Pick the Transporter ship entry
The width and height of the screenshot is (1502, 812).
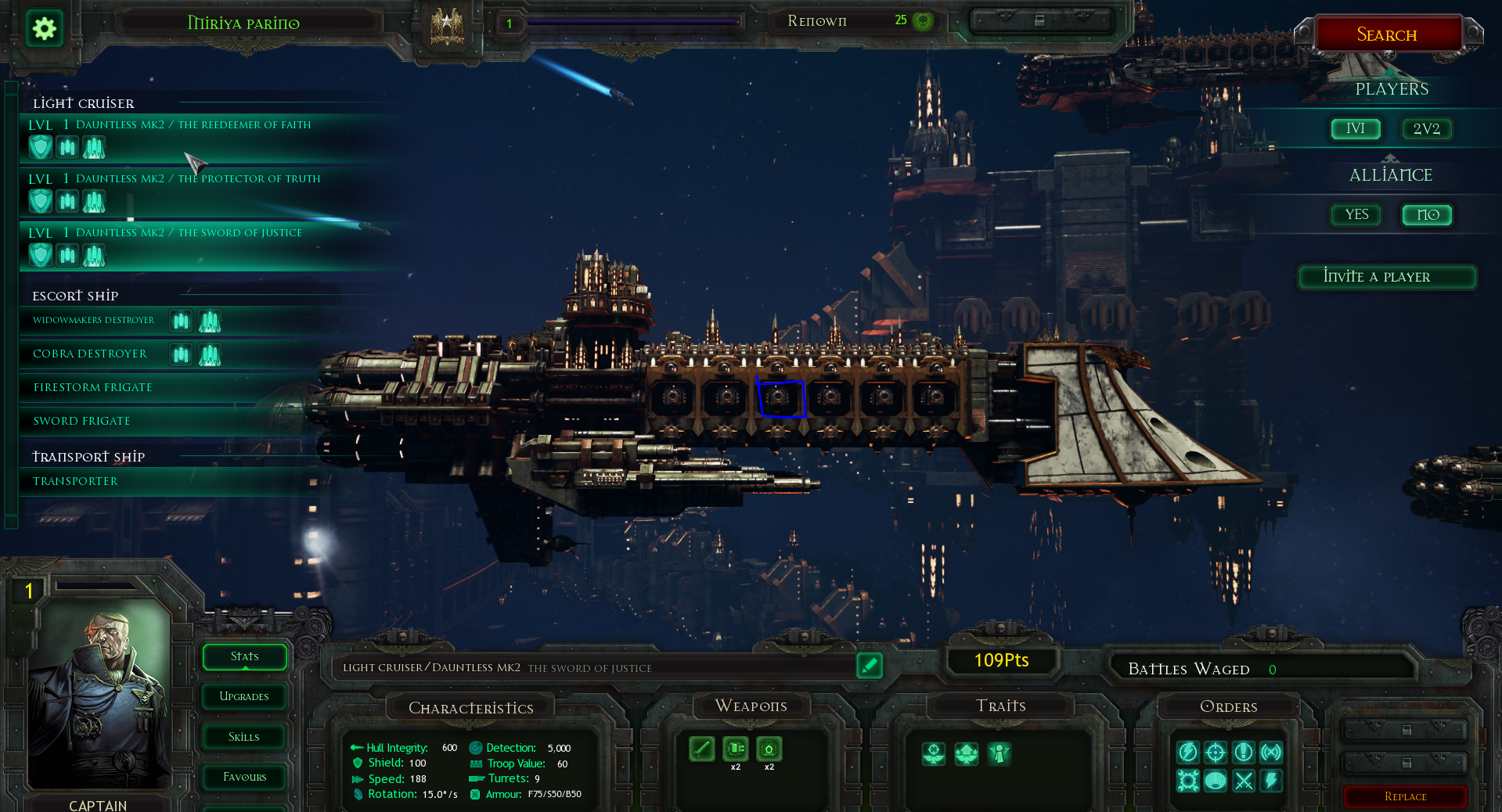tap(76, 482)
